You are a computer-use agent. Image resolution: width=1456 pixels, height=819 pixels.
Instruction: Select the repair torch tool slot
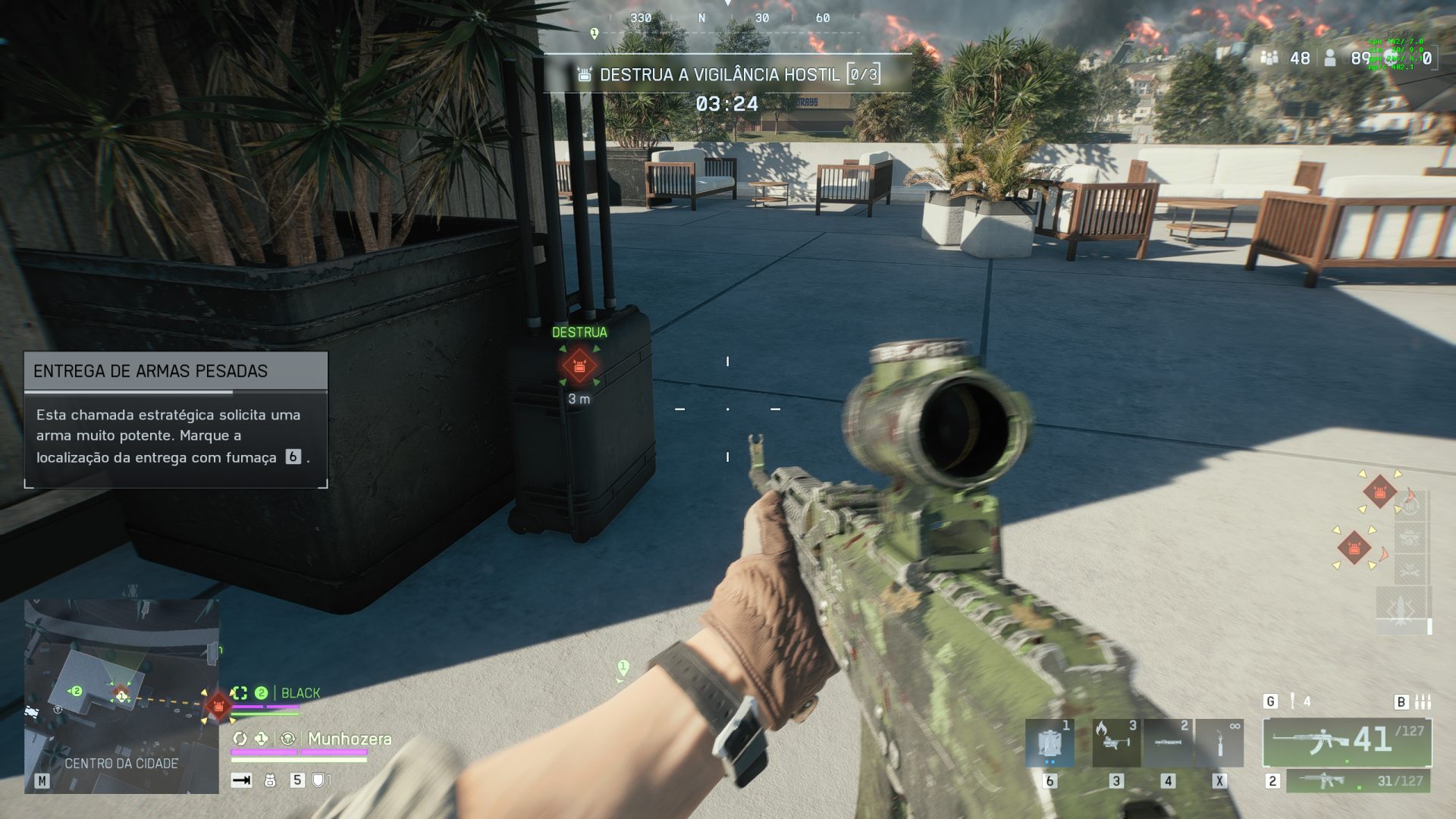click(1219, 743)
